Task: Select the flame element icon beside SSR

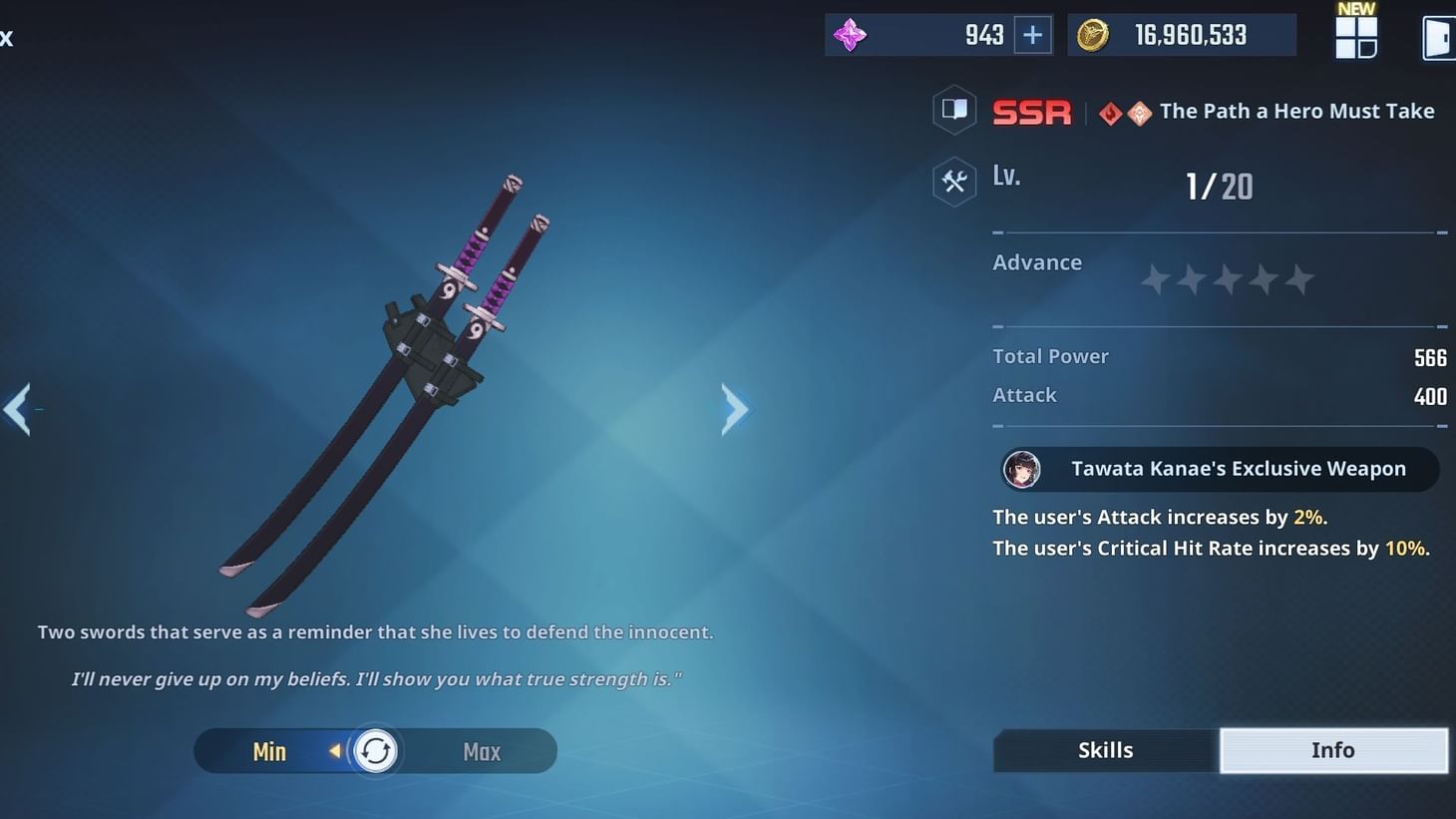Action: 1108,112
